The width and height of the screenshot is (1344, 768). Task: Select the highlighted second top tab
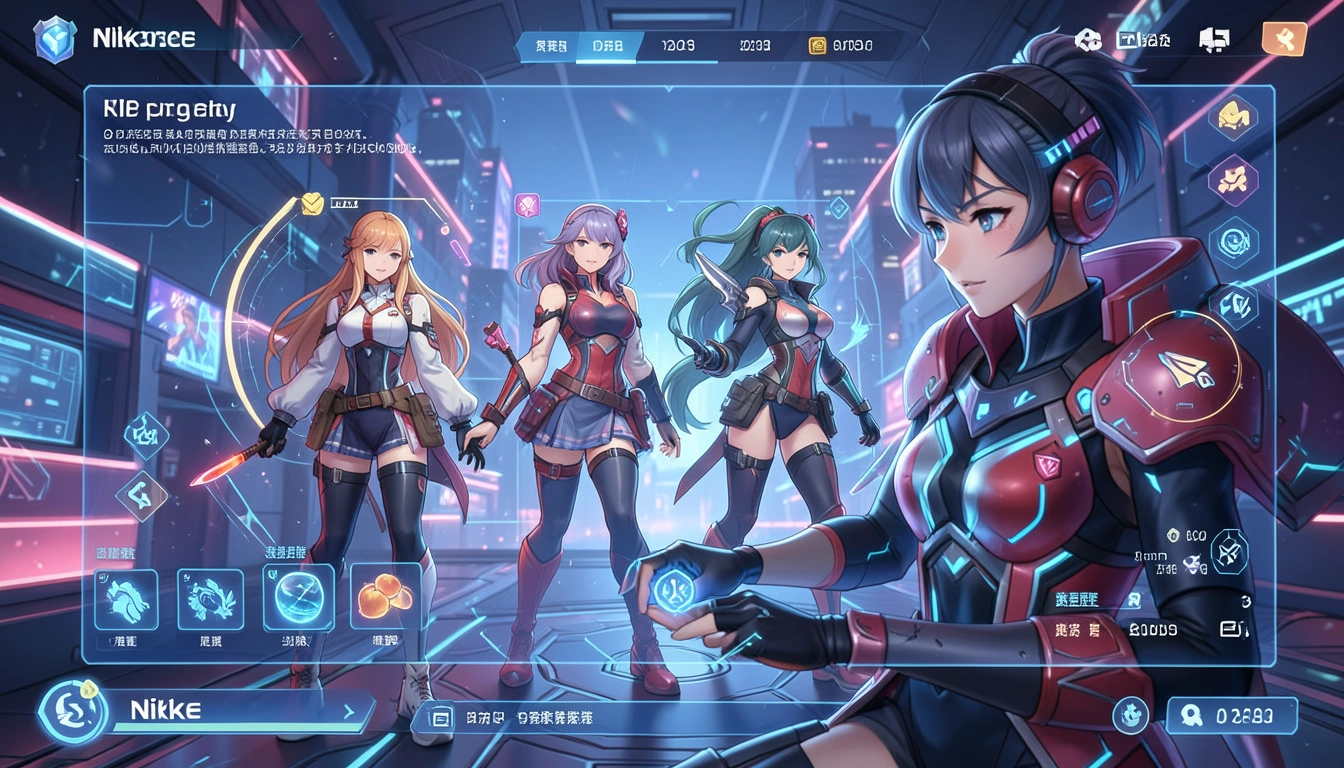[606, 45]
